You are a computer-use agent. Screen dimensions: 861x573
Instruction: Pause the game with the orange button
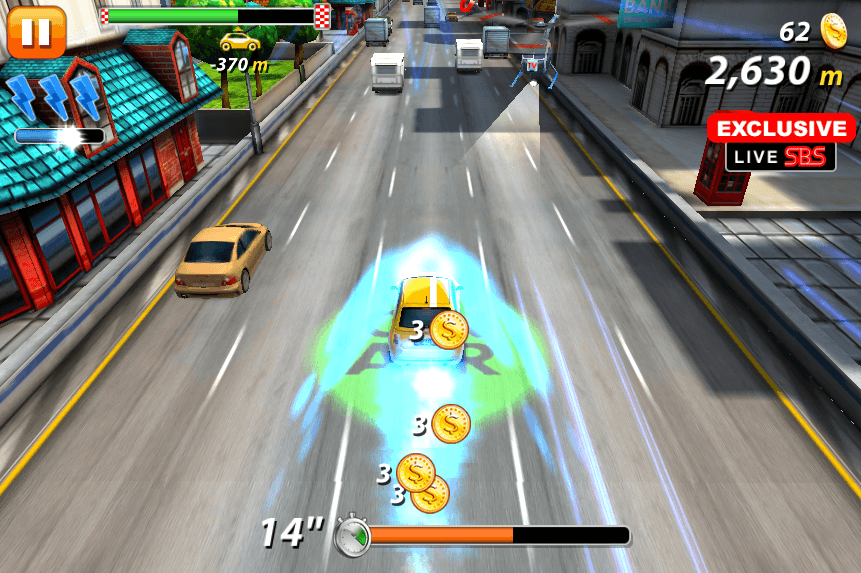(36, 31)
